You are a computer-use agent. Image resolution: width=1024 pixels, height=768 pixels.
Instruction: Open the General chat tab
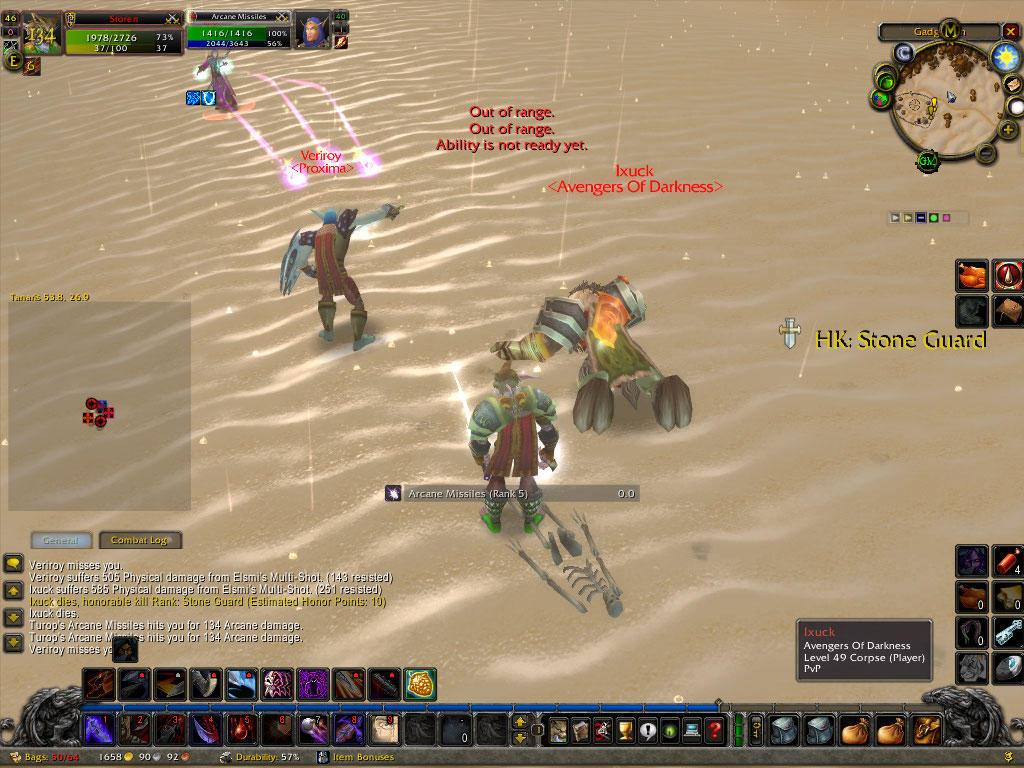(61, 540)
